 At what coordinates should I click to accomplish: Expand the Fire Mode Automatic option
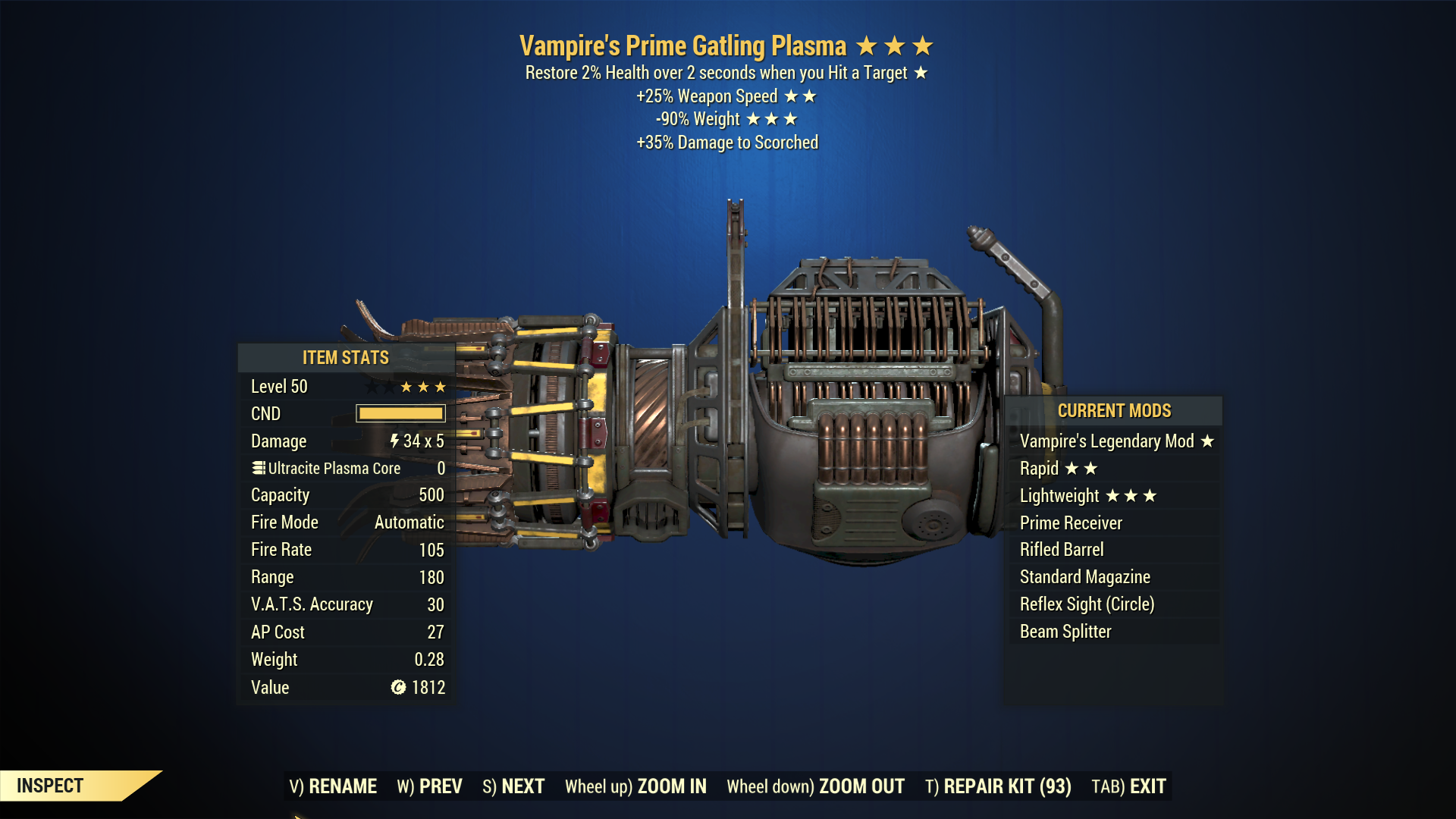click(x=407, y=522)
